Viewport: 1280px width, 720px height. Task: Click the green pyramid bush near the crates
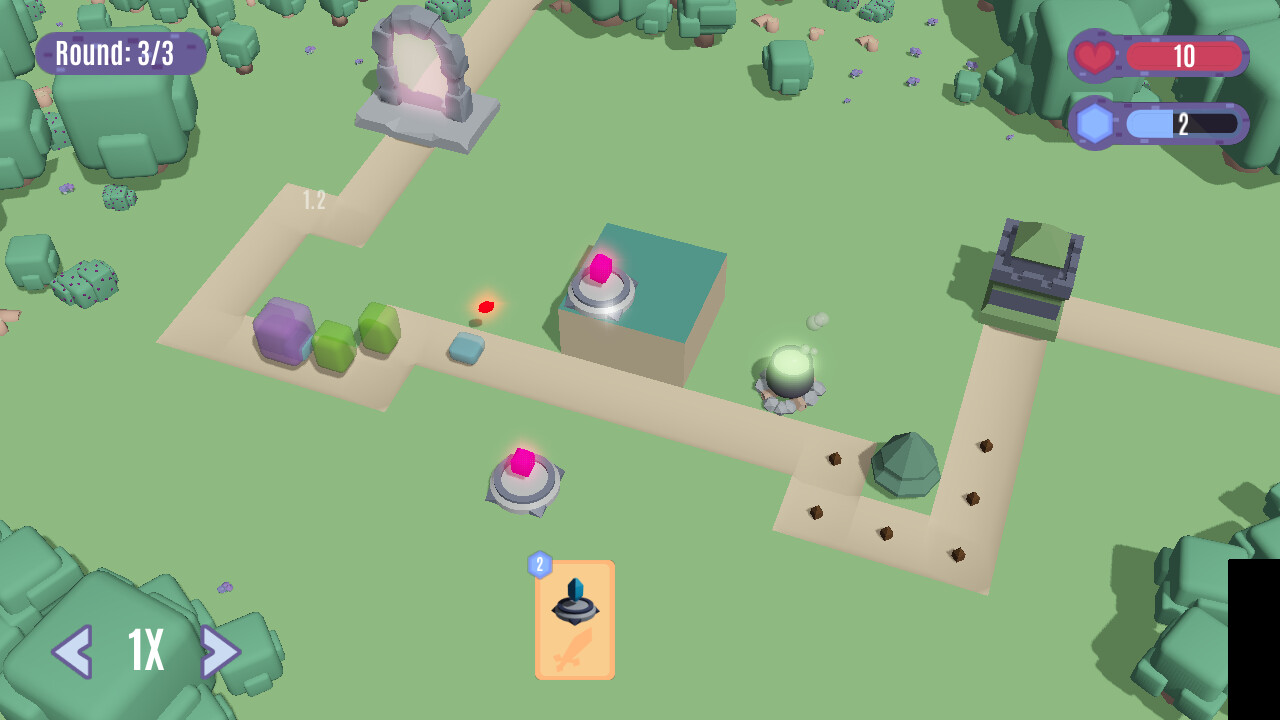click(903, 460)
